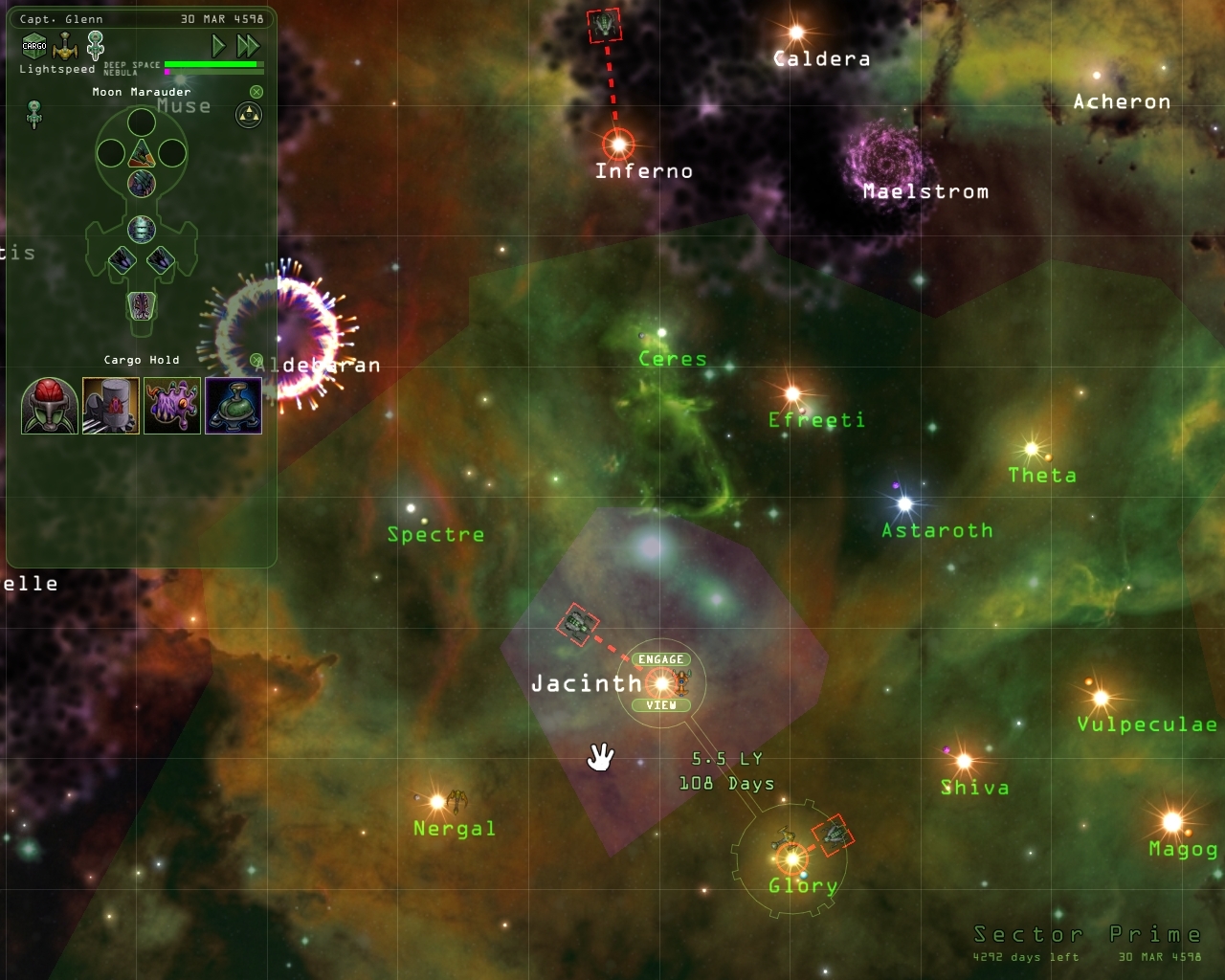Click the fleet formation icon on the Muse panel
The image size is (1225, 980).
pyautogui.click(x=247, y=115)
